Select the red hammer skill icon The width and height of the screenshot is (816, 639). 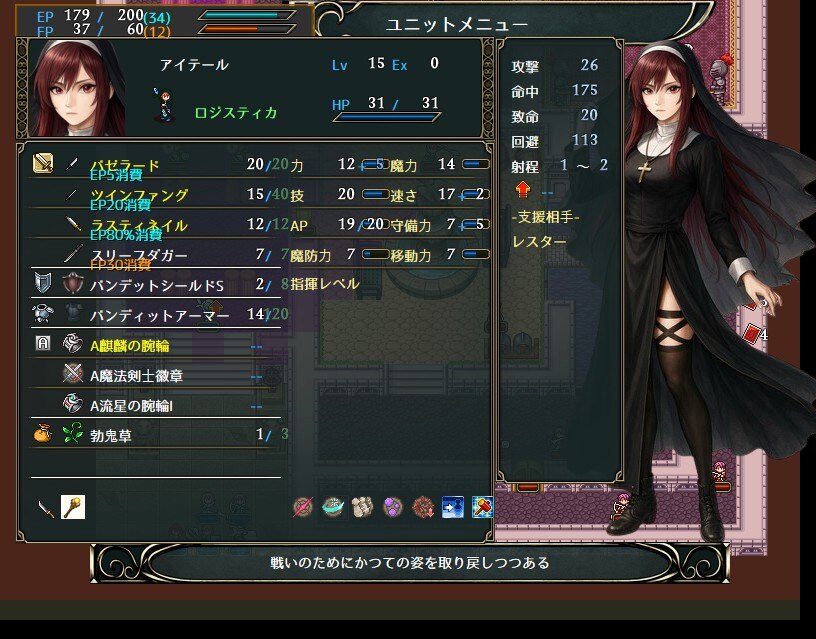482,507
